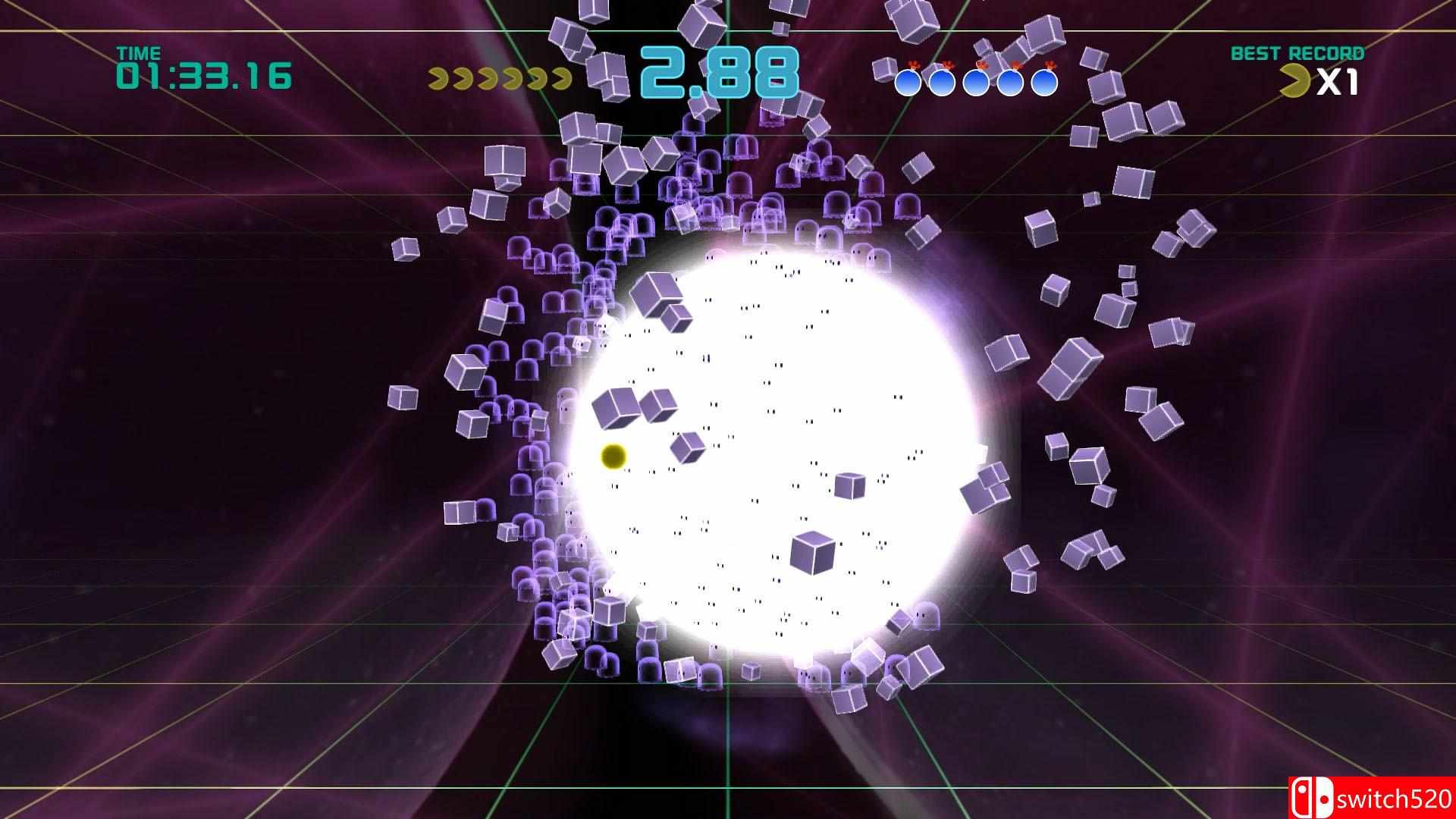Image resolution: width=1456 pixels, height=819 pixels.
Task: Select the first yellow chevron arrow icon
Action: (438, 79)
